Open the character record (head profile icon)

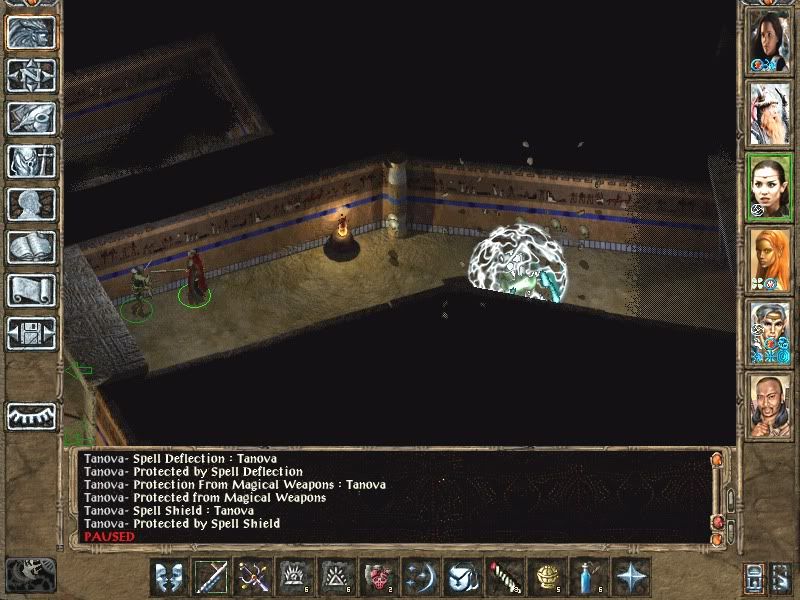click(x=31, y=204)
